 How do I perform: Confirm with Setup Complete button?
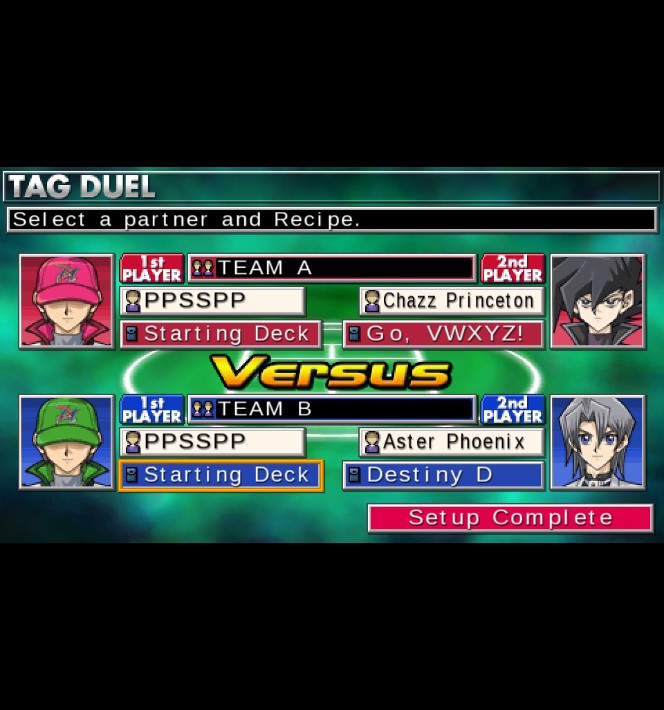(x=510, y=518)
